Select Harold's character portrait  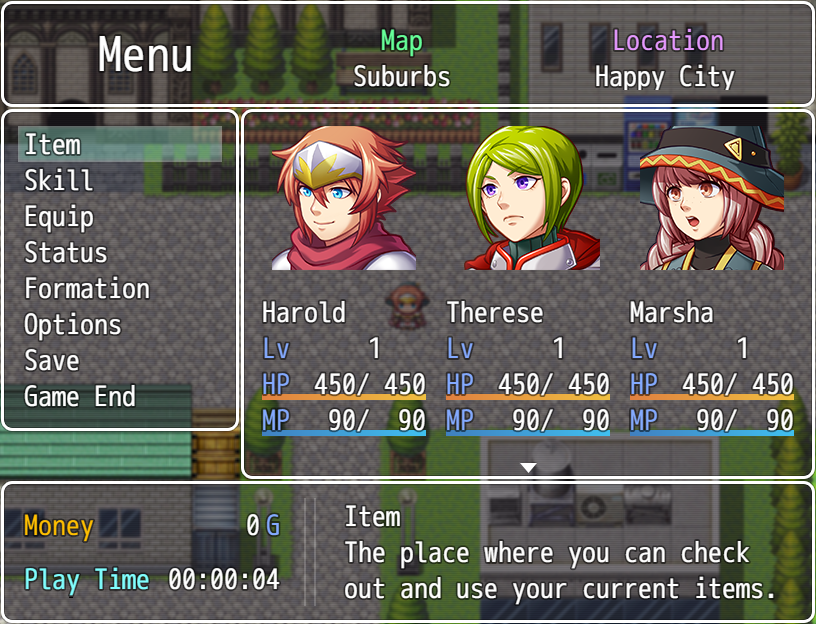[344, 198]
